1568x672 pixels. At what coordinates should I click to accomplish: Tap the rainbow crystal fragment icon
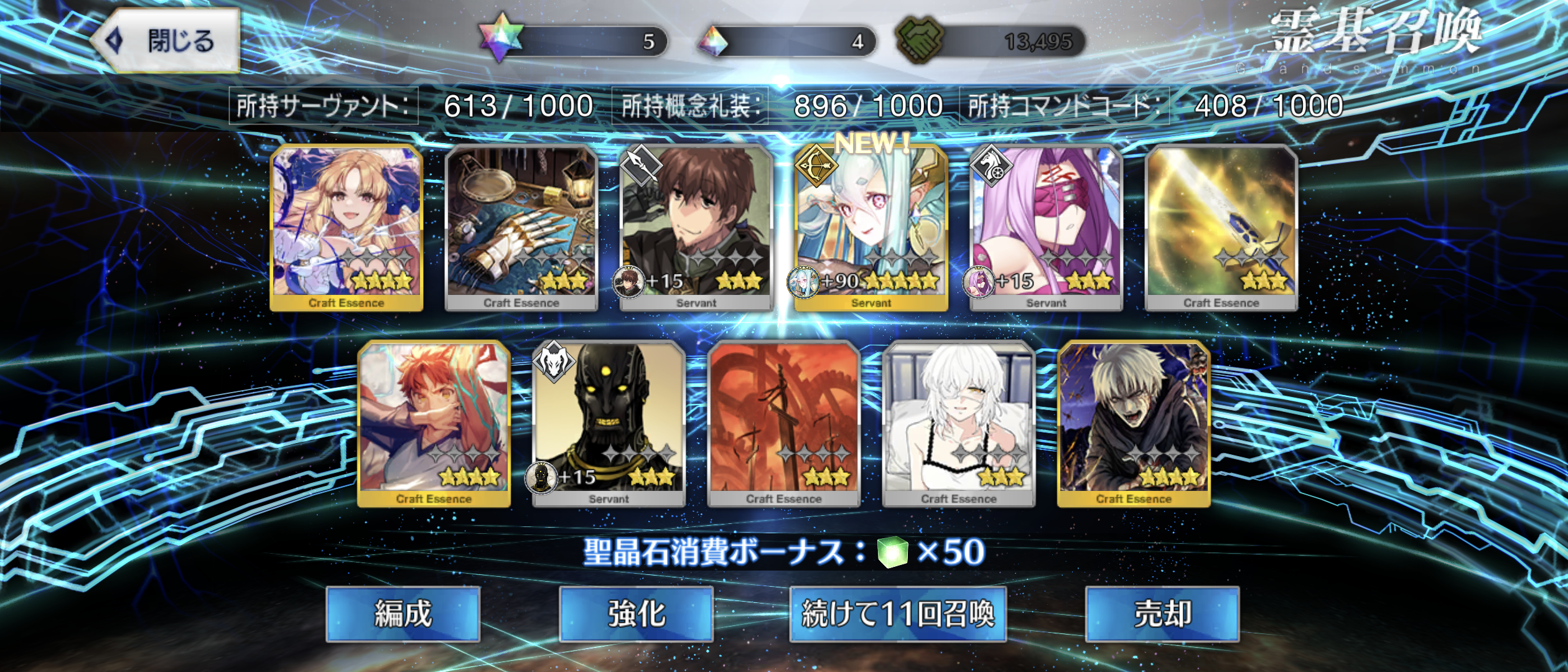tap(712, 41)
